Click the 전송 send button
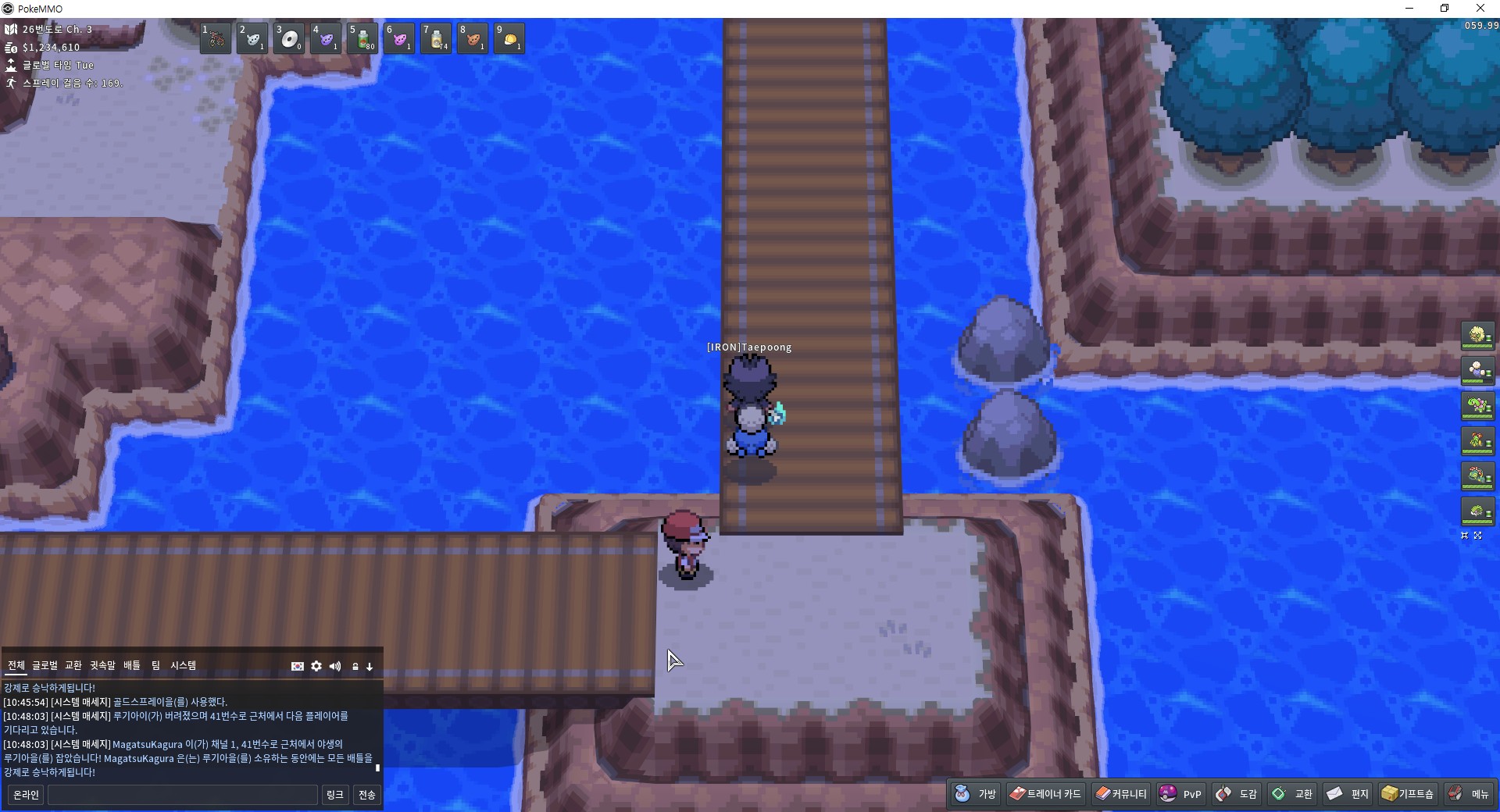This screenshot has width=1500, height=812. (366, 795)
